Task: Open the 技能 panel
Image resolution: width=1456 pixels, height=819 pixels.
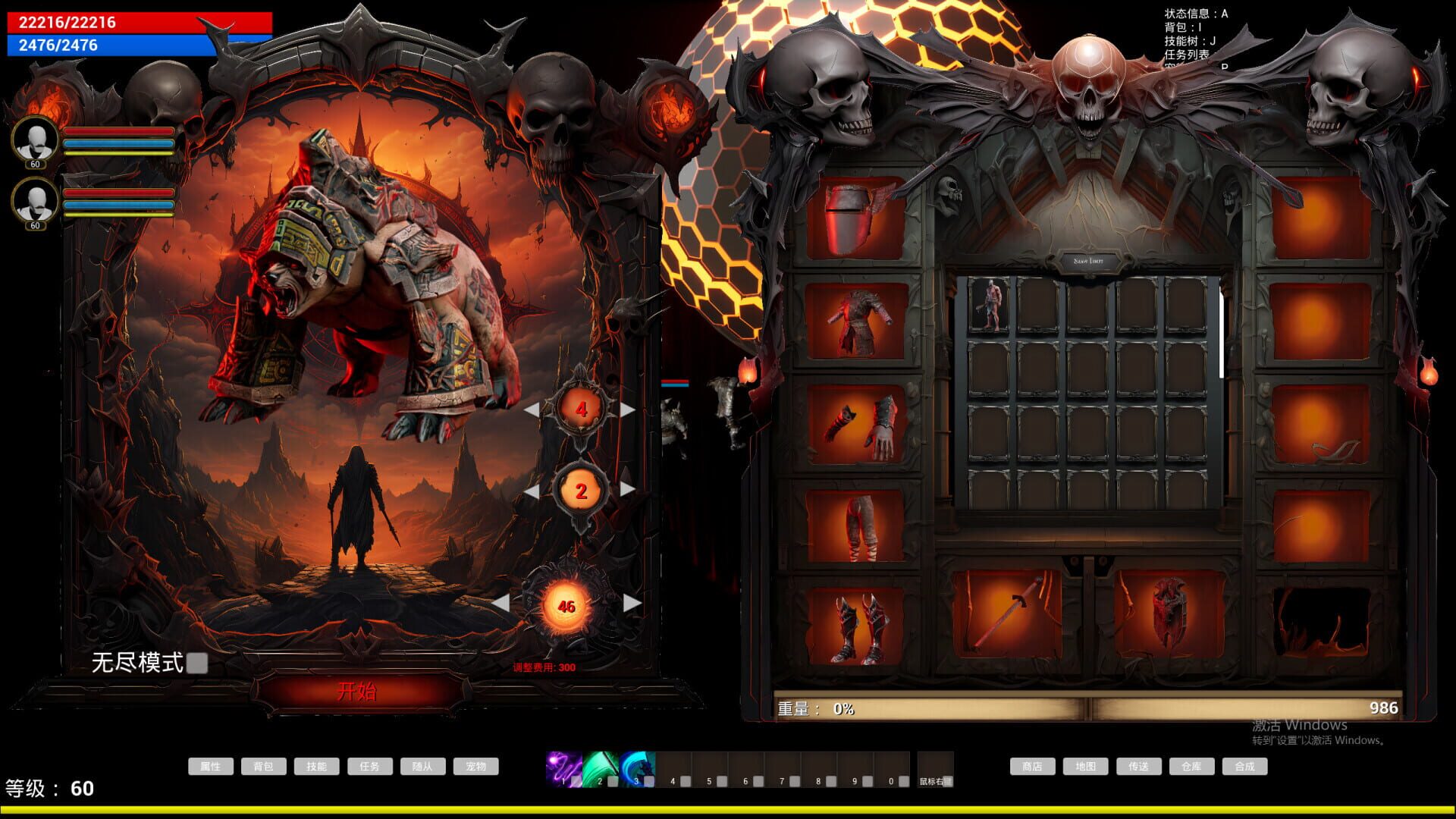Action: tap(317, 766)
